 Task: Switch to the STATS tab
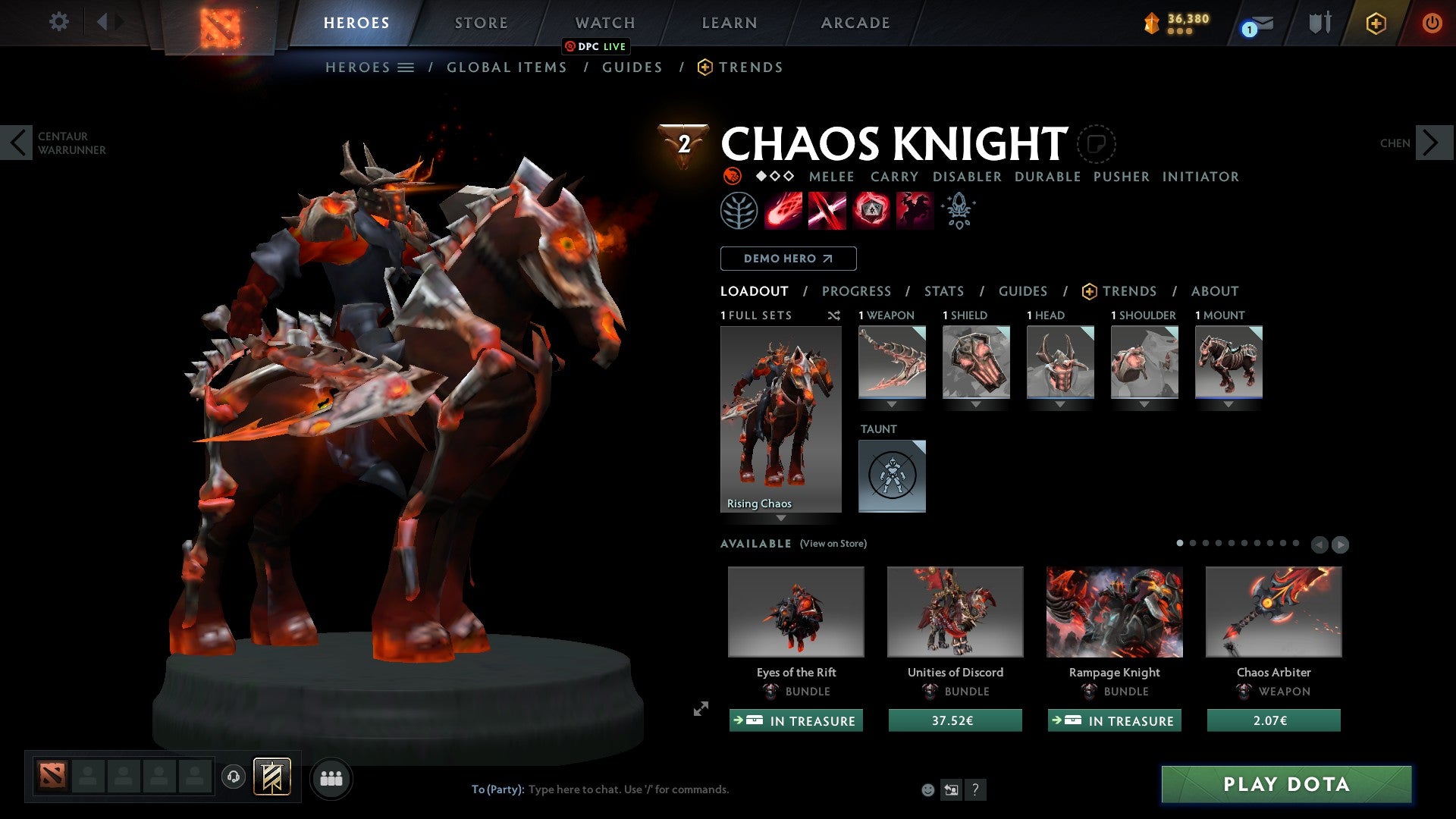(x=943, y=290)
